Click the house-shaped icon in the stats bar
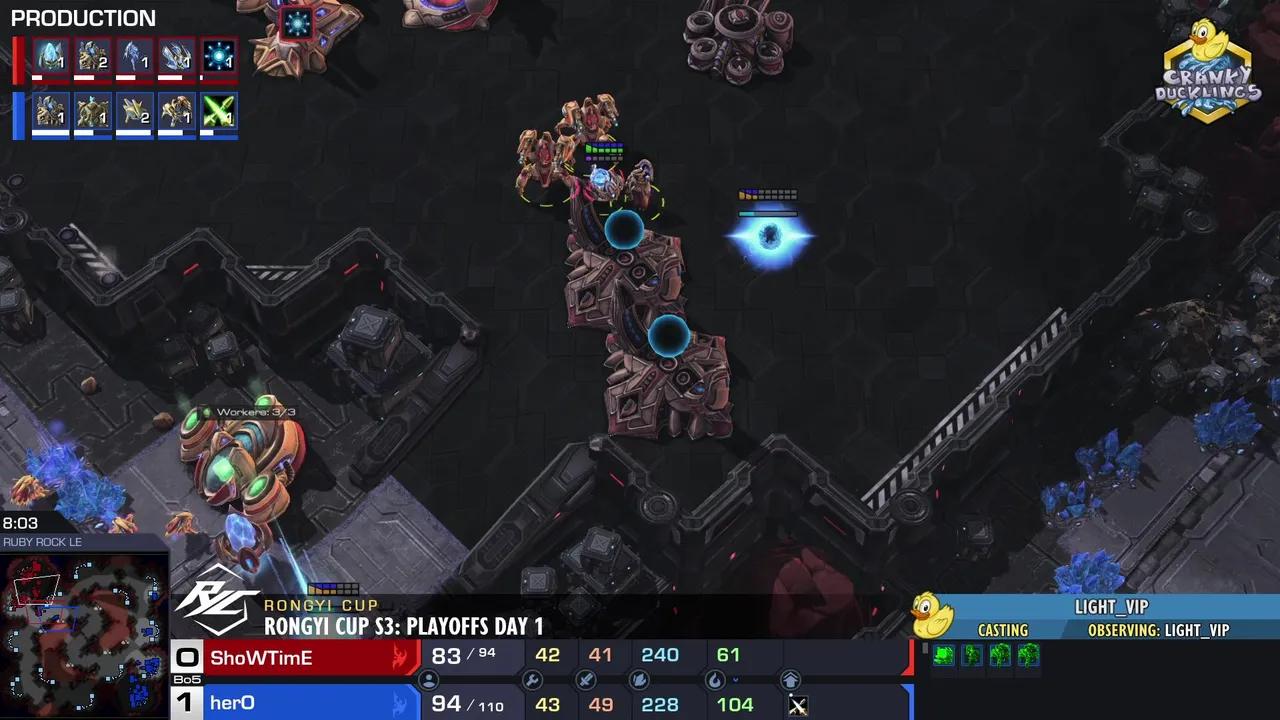Viewport: 1280px width, 720px height. 792,681
